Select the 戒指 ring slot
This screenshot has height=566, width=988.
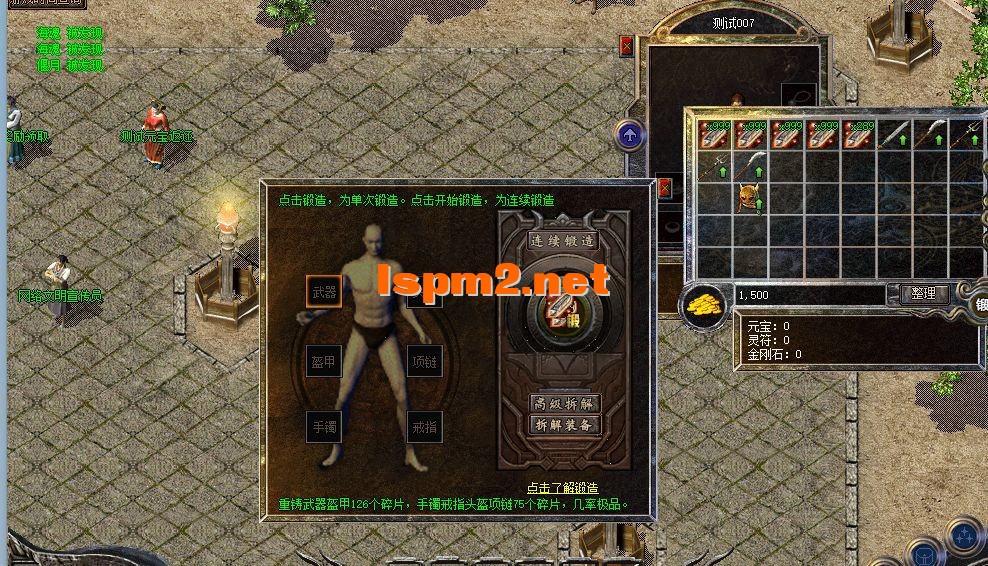click(424, 427)
